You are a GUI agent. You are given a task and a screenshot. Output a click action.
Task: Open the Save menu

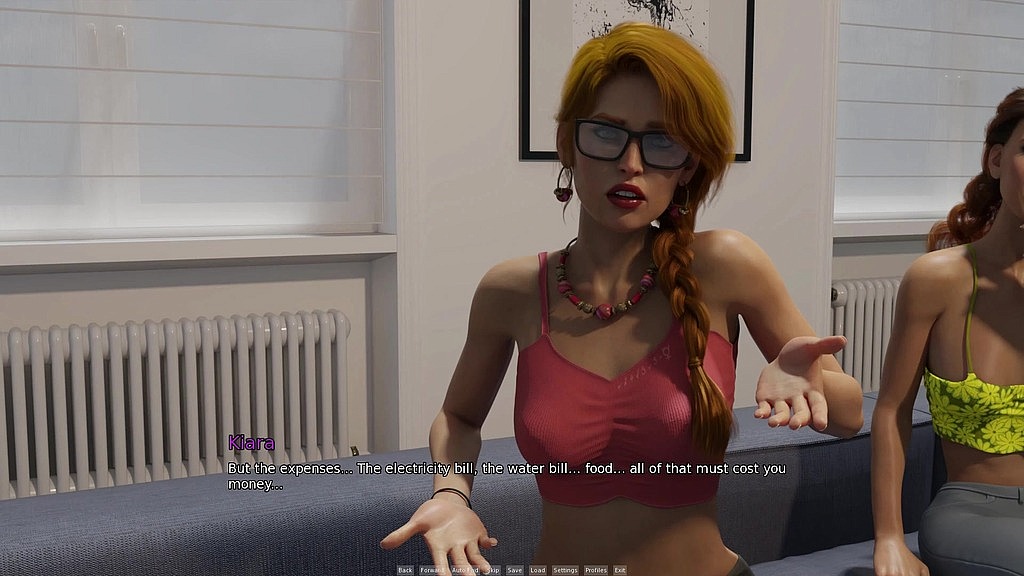(x=515, y=570)
